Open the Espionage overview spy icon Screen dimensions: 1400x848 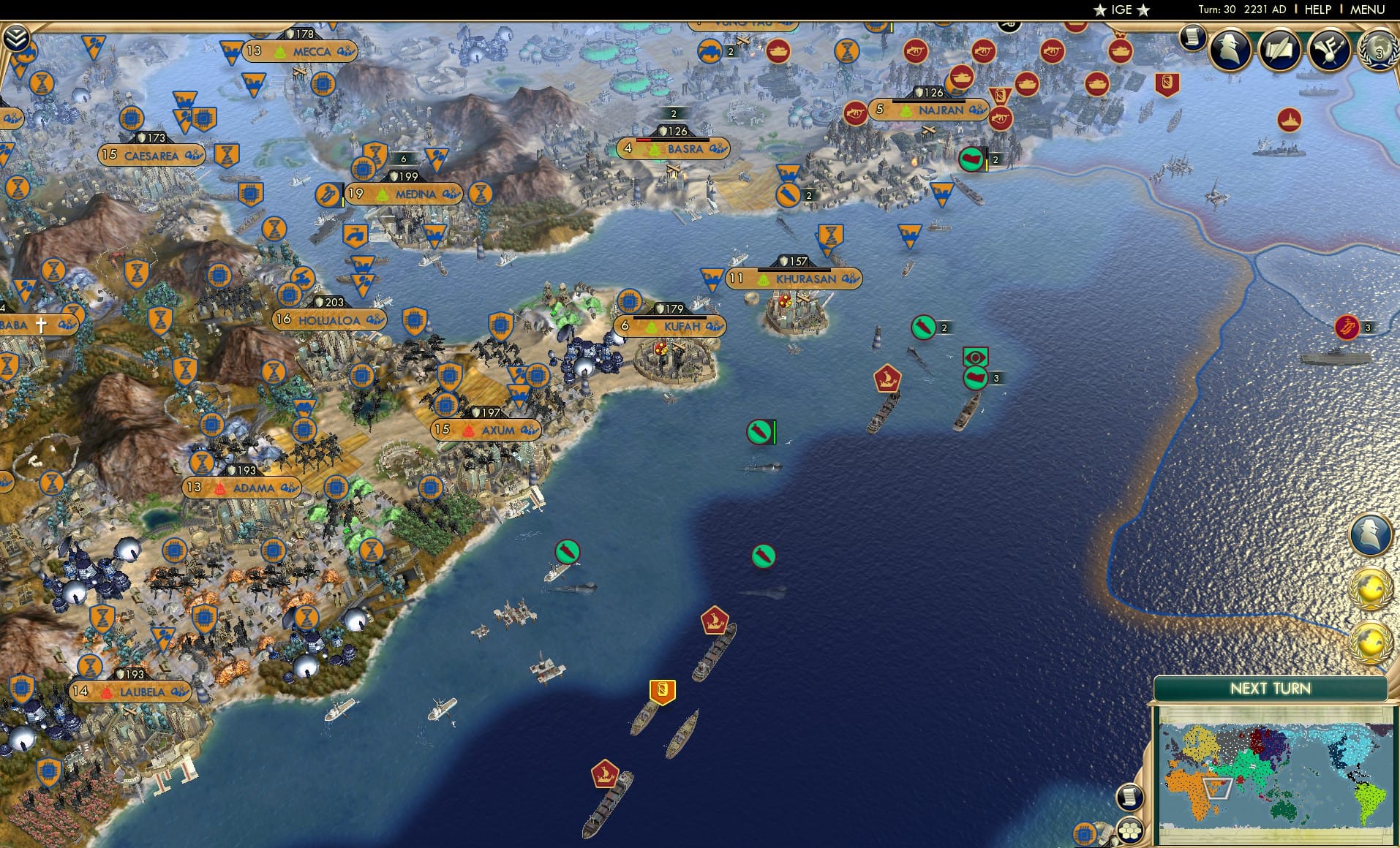tap(1231, 50)
